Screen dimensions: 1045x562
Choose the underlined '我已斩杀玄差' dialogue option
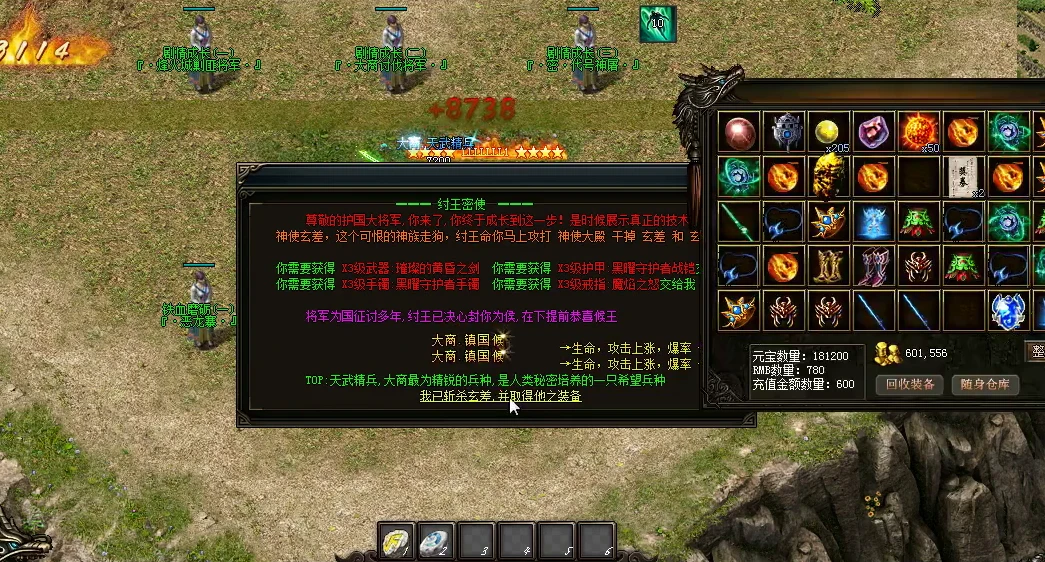click(x=500, y=396)
